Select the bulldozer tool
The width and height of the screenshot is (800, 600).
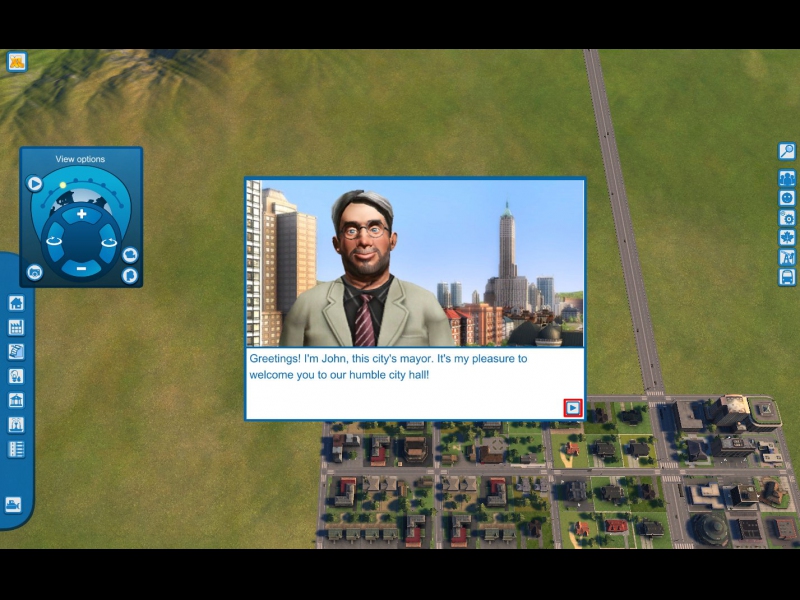point(14,505)
